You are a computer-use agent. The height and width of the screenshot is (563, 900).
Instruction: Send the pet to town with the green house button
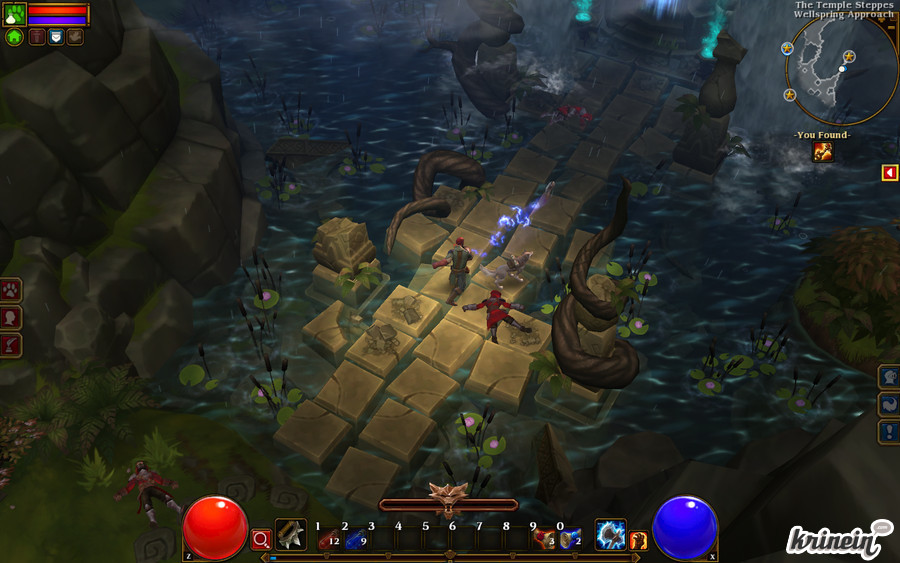point(14,37)
